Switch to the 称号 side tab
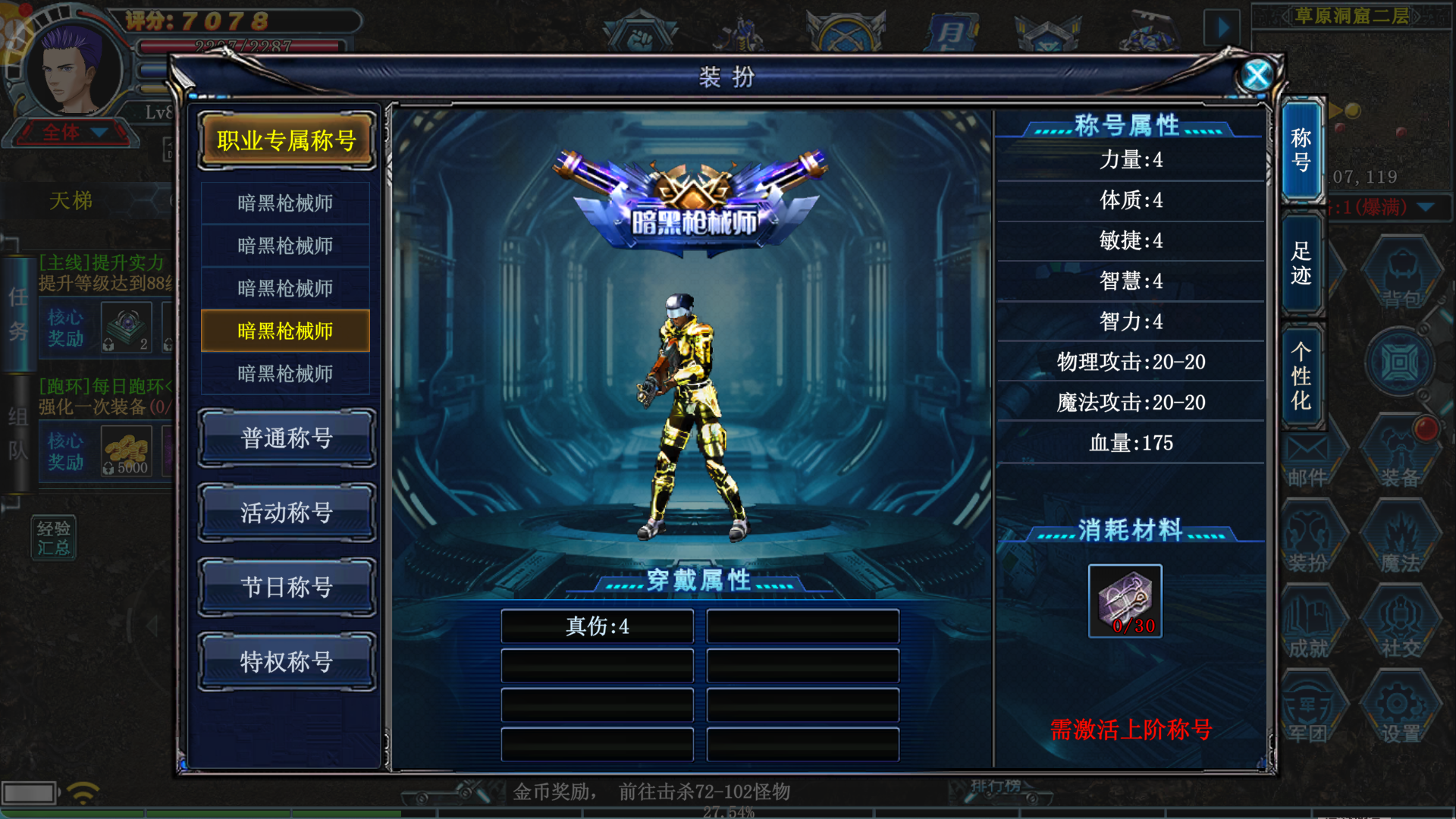The width and height of the screenshot is (1456, 819). click(x=1301, y=150)
